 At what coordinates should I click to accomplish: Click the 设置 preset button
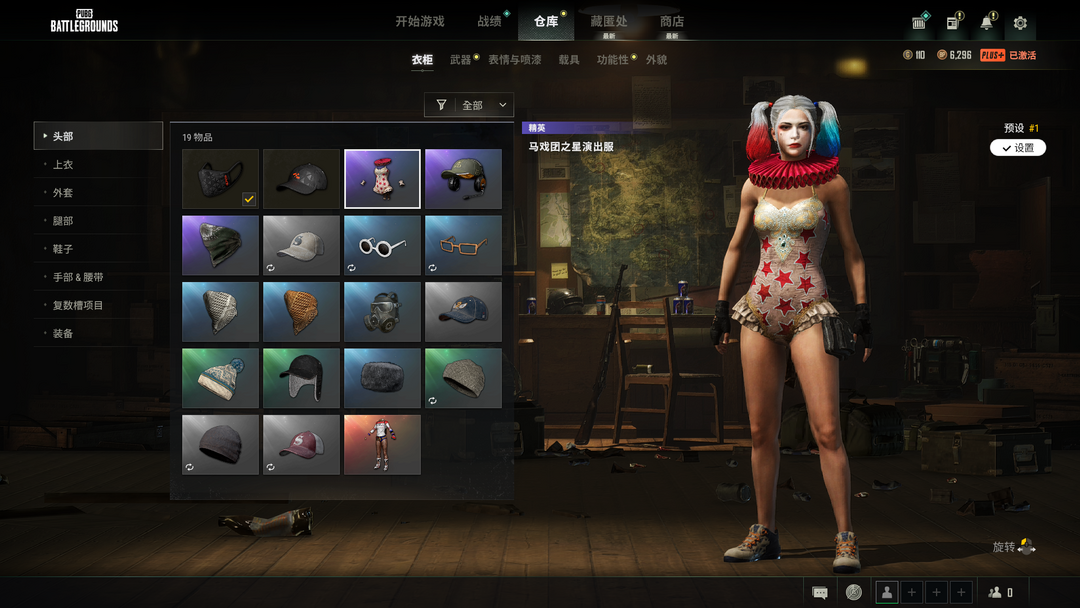1018,148
